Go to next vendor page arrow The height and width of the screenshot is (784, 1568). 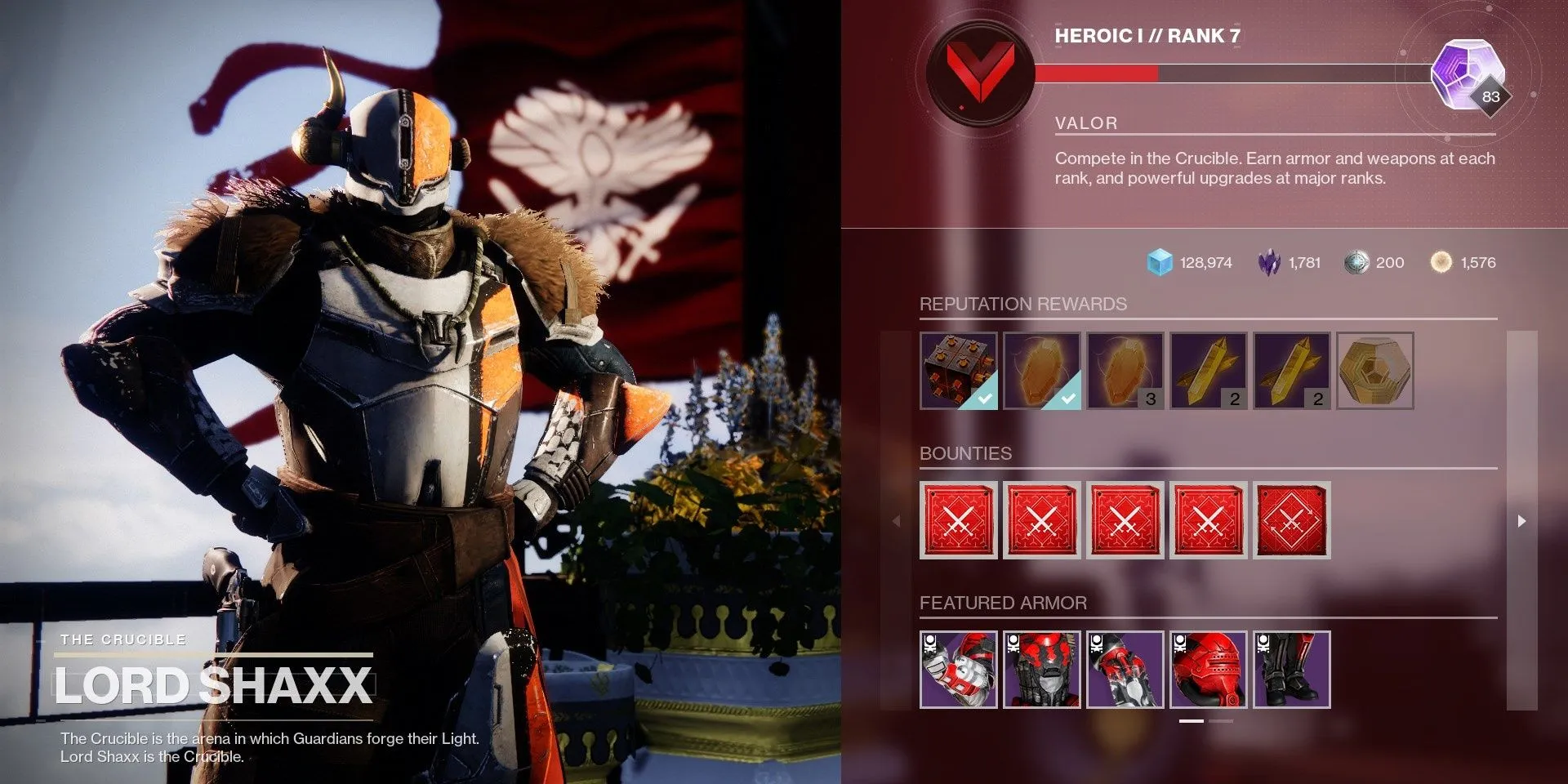pyautogui.click(x=1521, y=521)
